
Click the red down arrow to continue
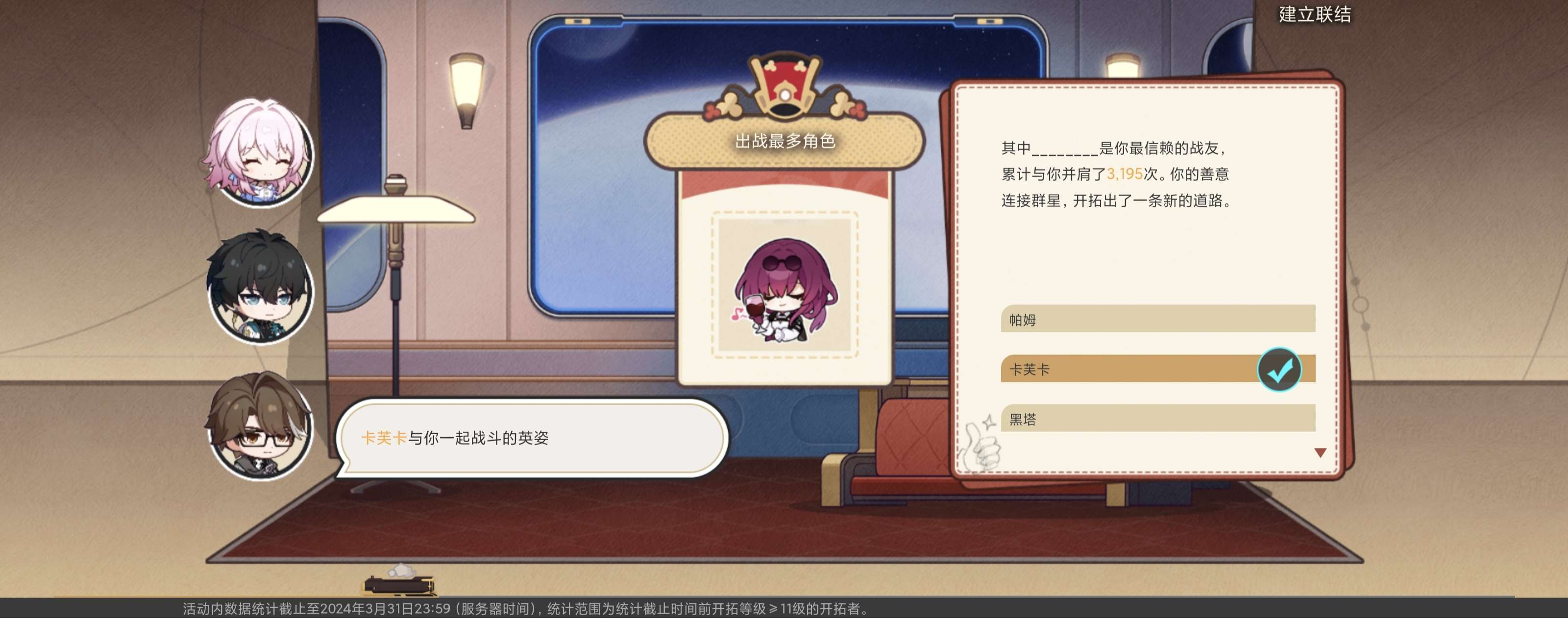[1320, 453]
